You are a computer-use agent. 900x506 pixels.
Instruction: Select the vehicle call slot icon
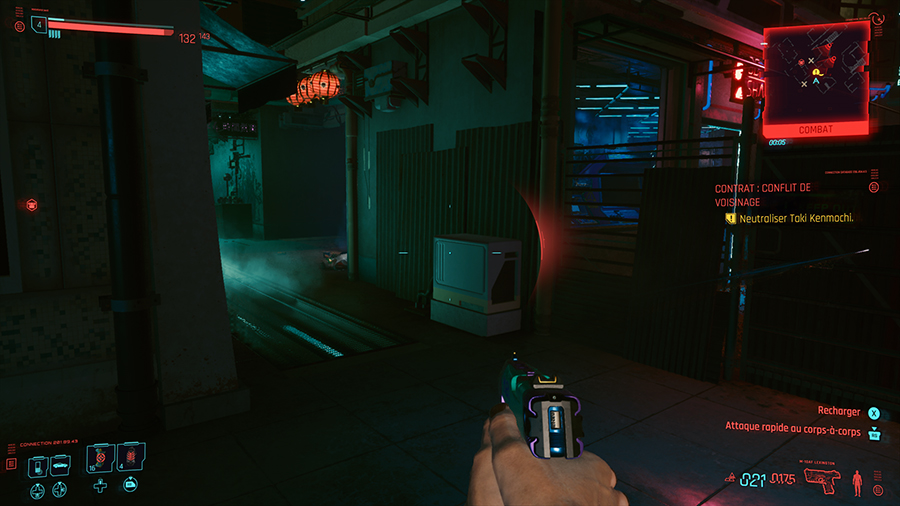[59, 466]
